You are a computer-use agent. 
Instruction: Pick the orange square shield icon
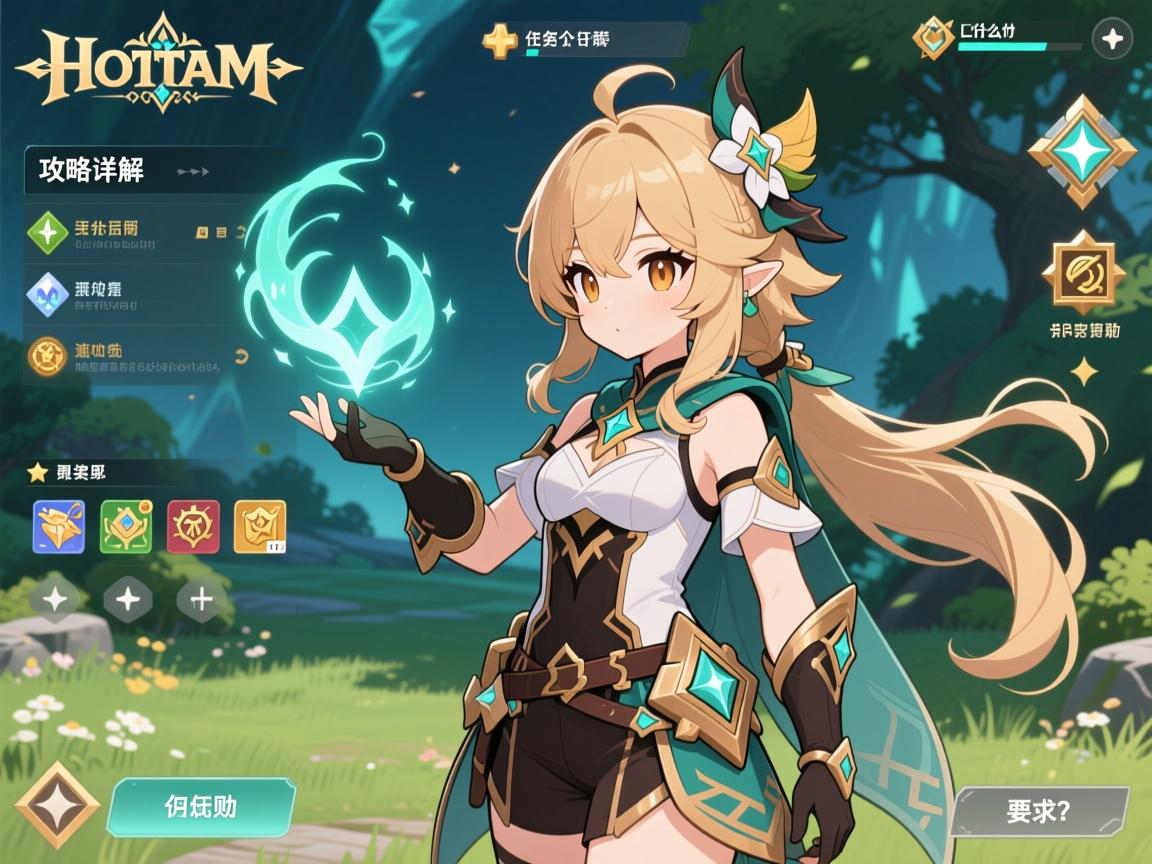coord(260,527)
